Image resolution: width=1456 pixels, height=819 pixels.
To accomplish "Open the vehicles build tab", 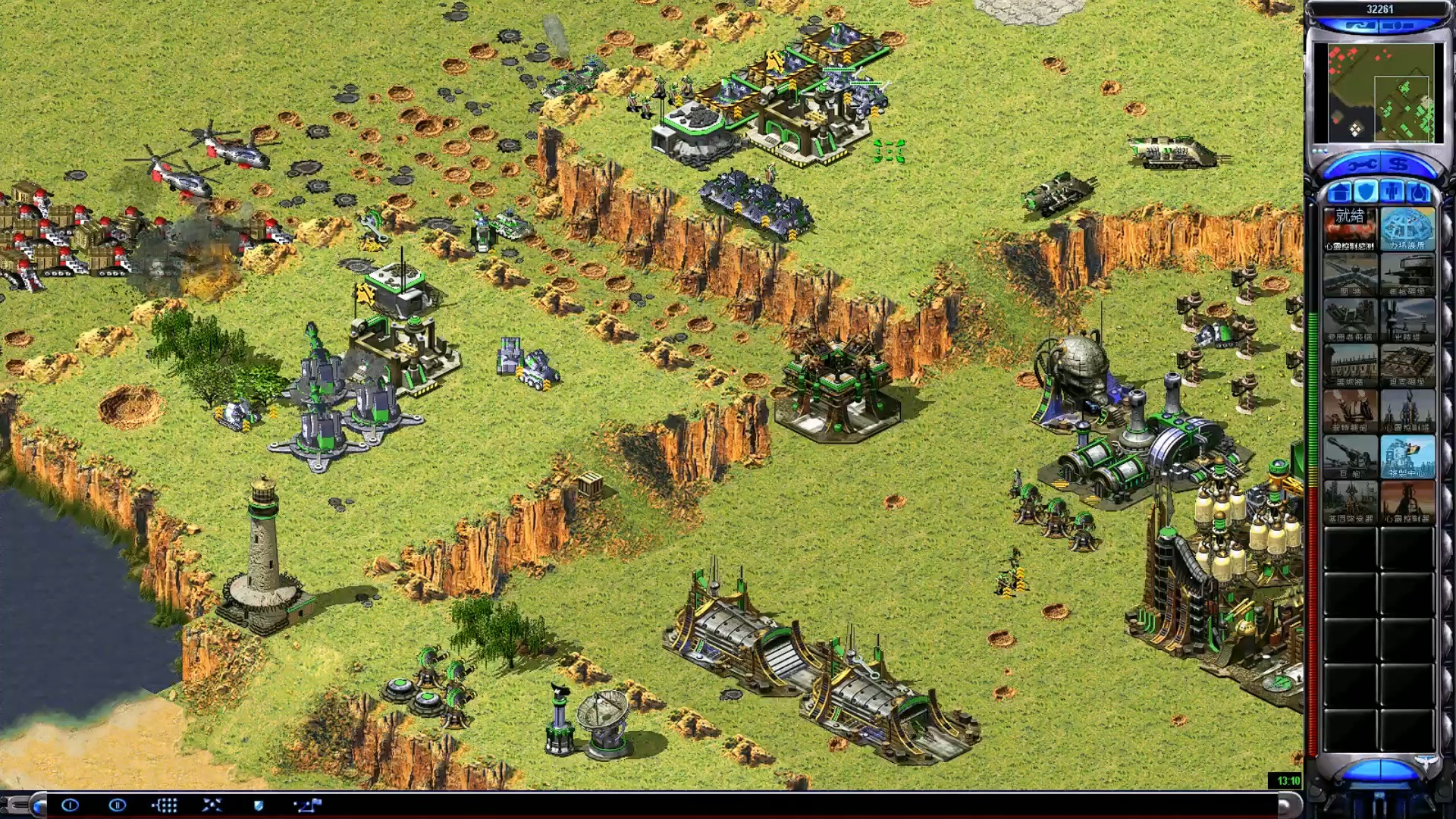I will [1418, 191].
